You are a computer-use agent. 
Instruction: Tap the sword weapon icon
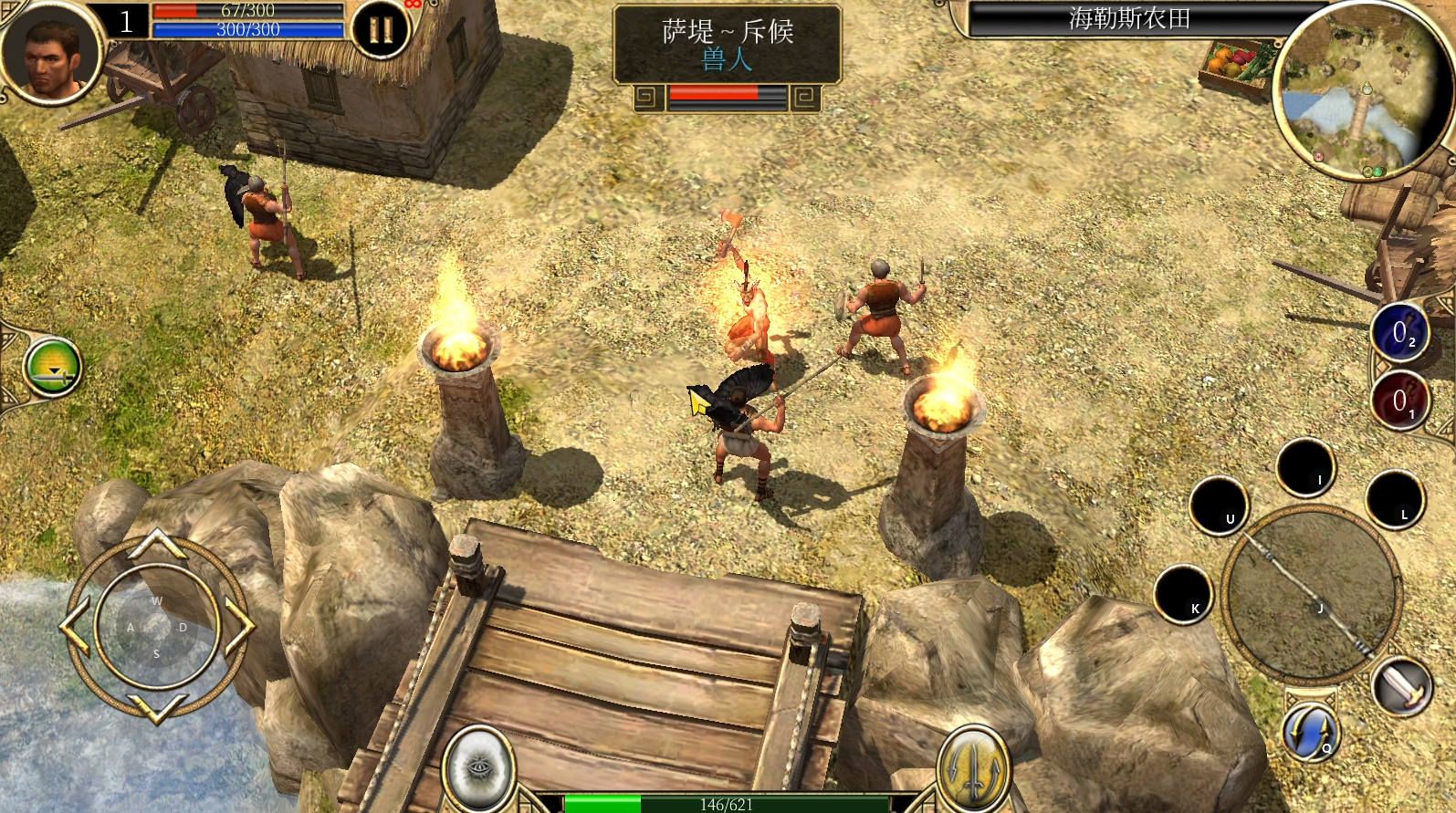pyautogui.click(x=1401, y=685)
